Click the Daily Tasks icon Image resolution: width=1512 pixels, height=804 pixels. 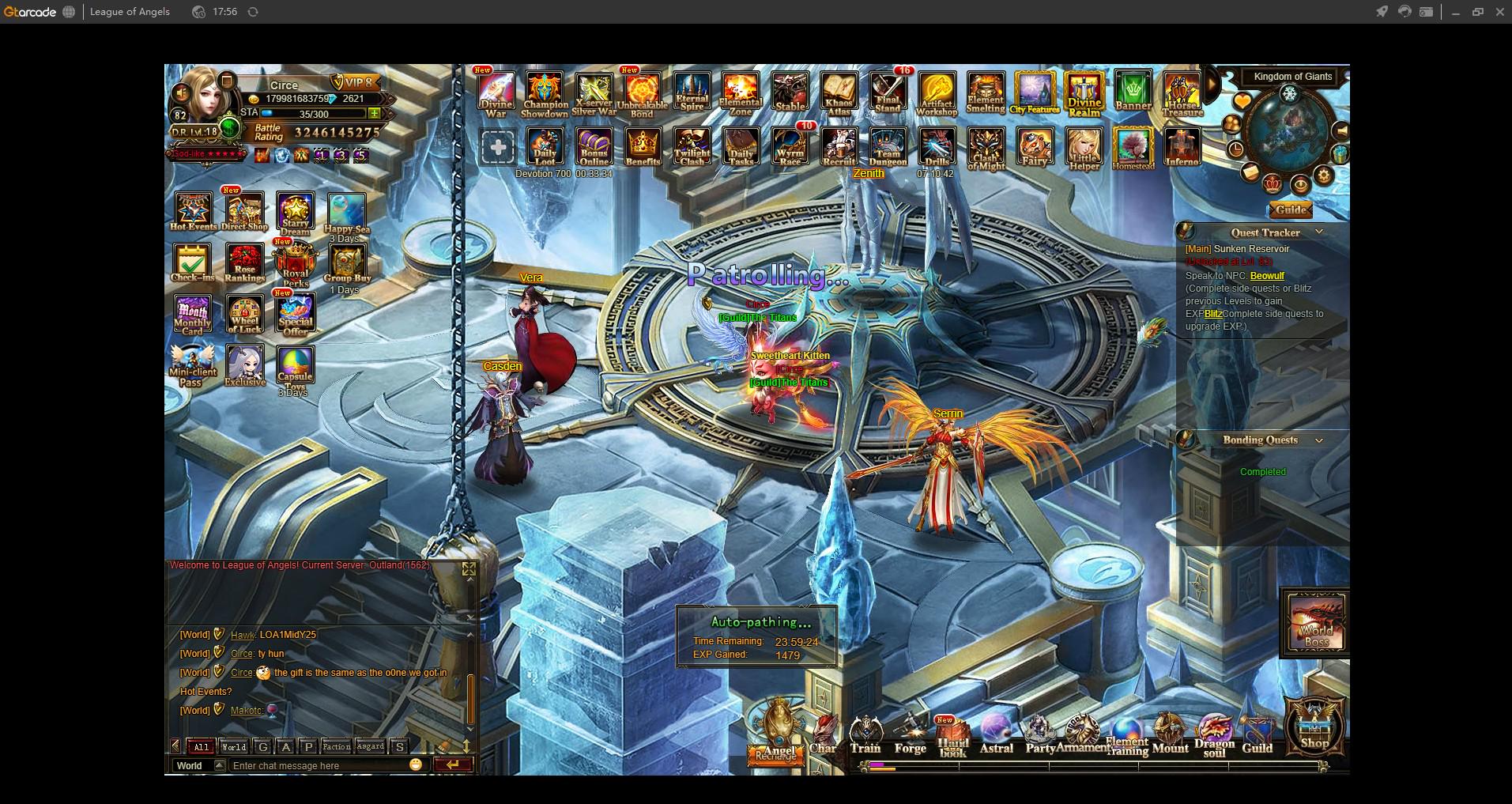[x=741, y=147]
